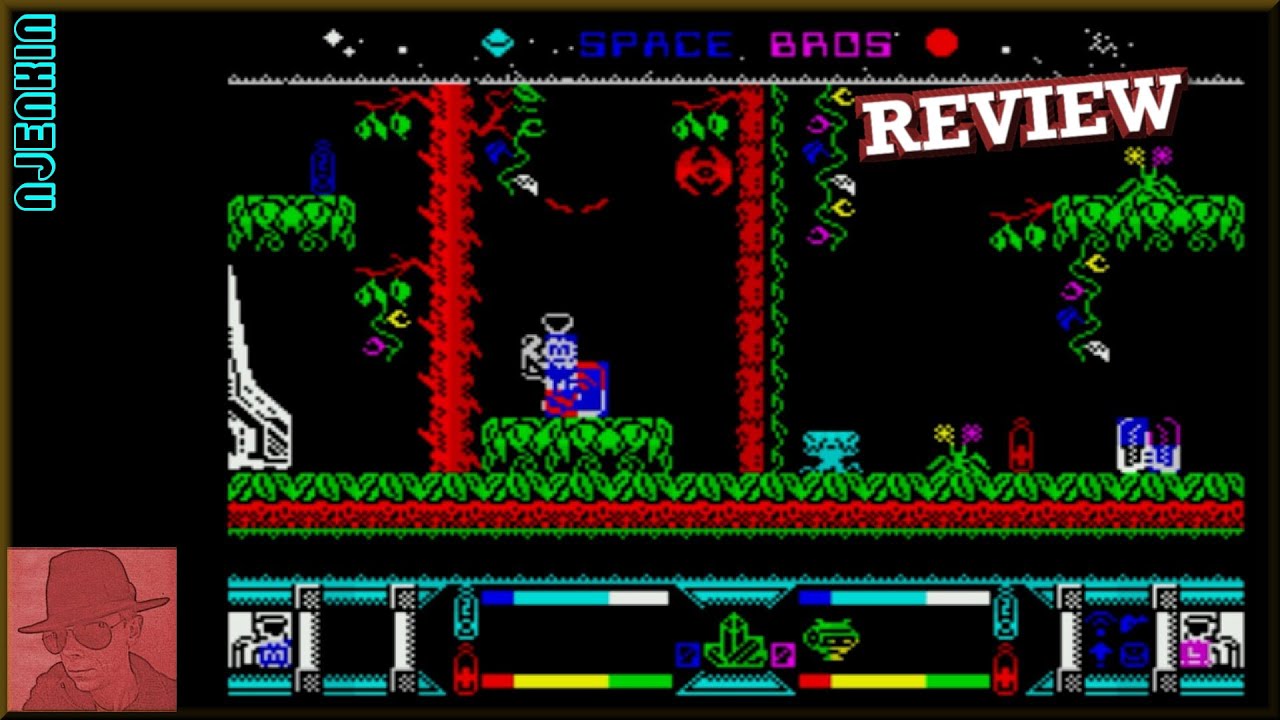Click the magenta padlock icon beside the crystal

[783, 654]
